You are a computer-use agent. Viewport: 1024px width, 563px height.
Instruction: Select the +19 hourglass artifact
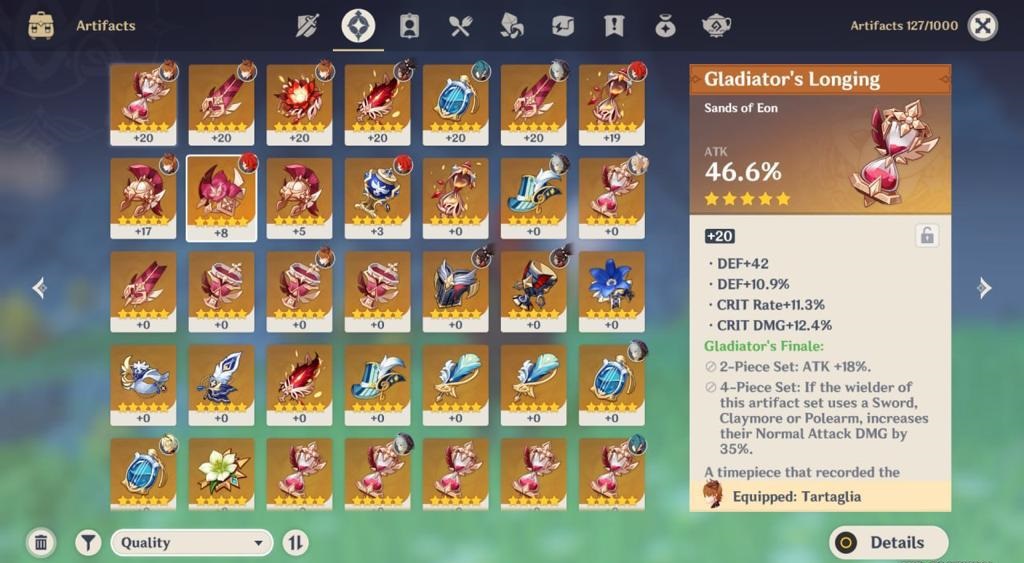pyautogui.click(x=611, y=104)
